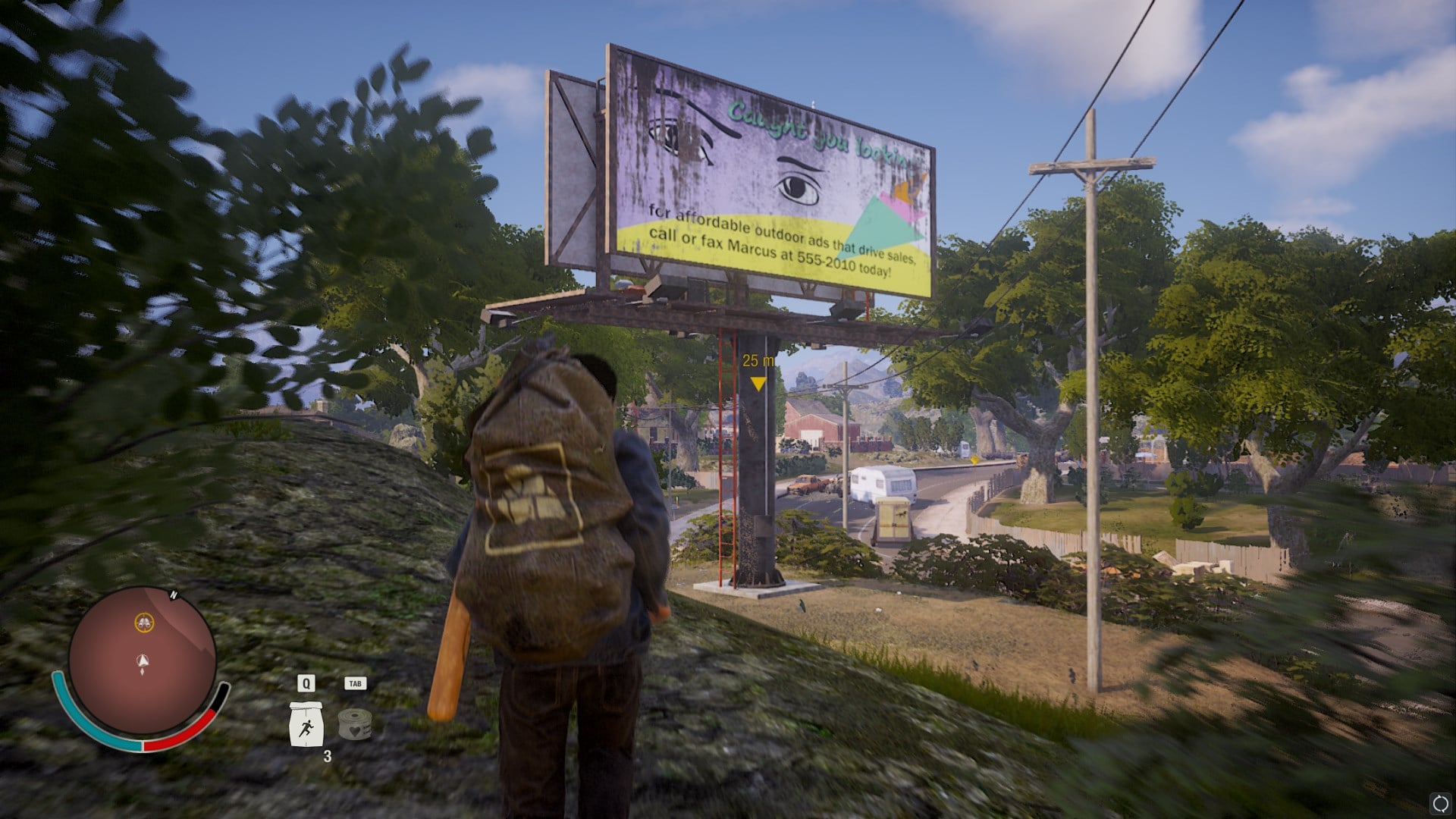Screen dimensions: 1456x819
Task: Click the yellow 25 m waypoint marker
Action: pyautogui.click(x=758, y=384)
